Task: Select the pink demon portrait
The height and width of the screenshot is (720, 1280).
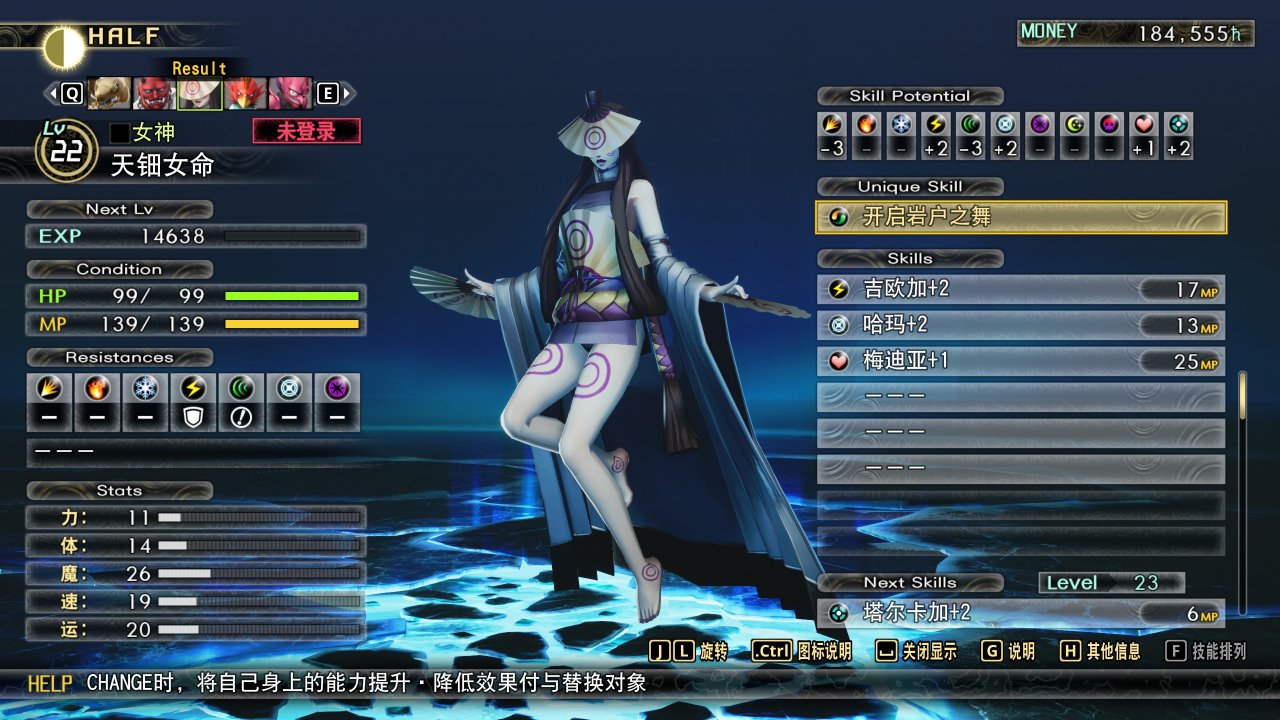Action: coord(290,94)
